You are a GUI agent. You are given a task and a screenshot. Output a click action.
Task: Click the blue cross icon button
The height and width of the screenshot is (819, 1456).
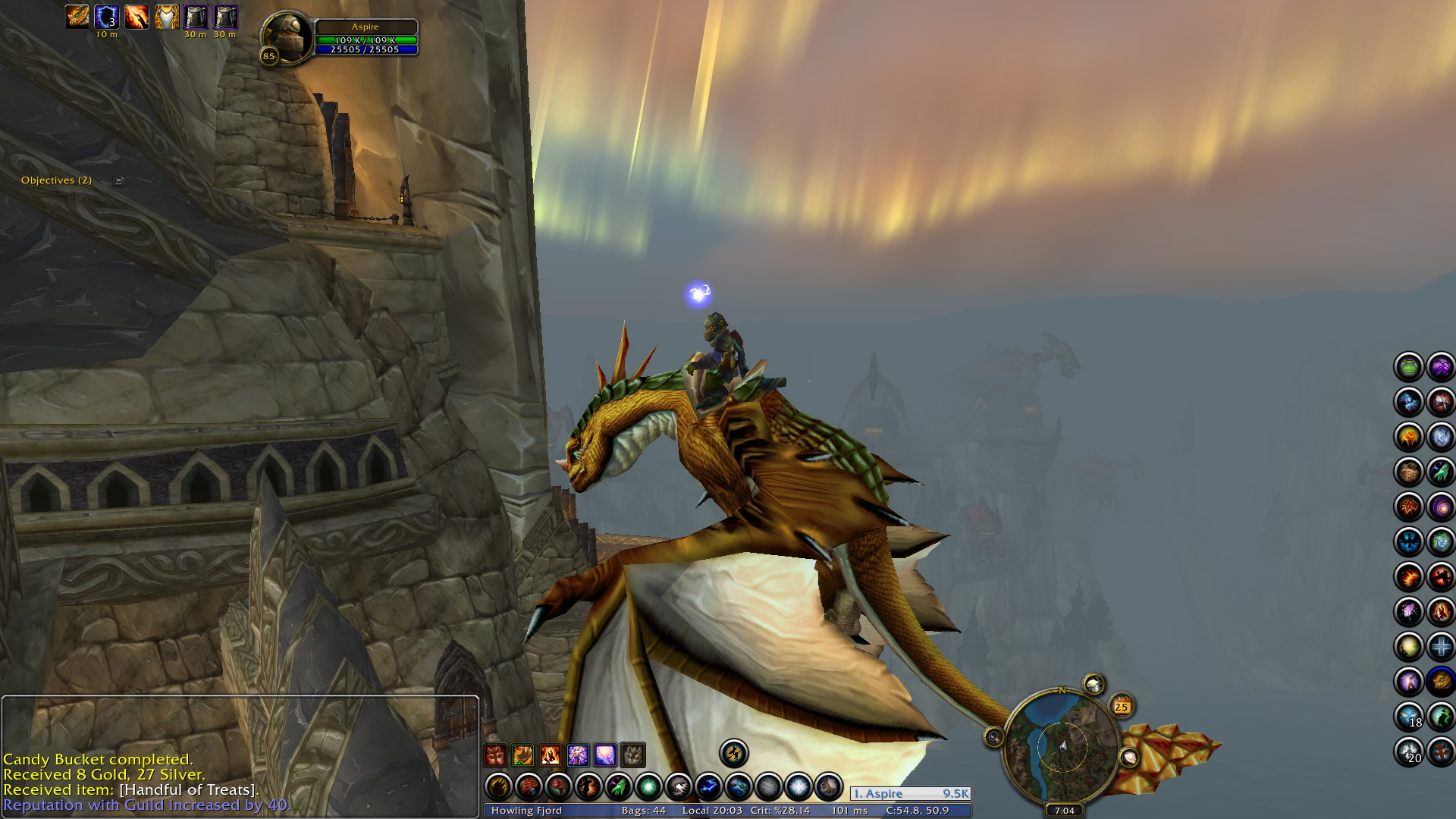point(1440,647)
